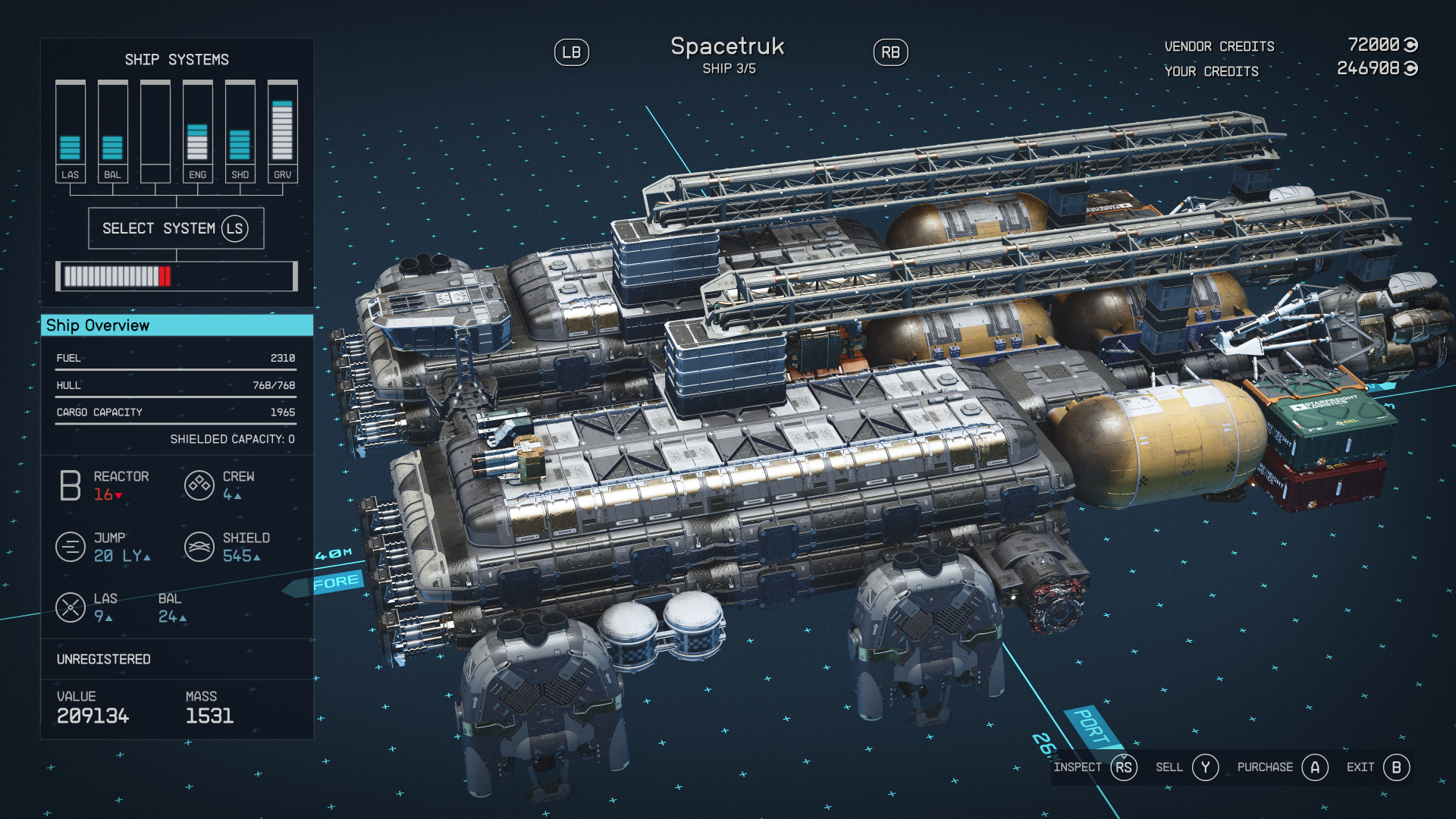Viewport: 1456px width, 819px height.
Task: Click the shield strength icon
Action: pos(199,546)
